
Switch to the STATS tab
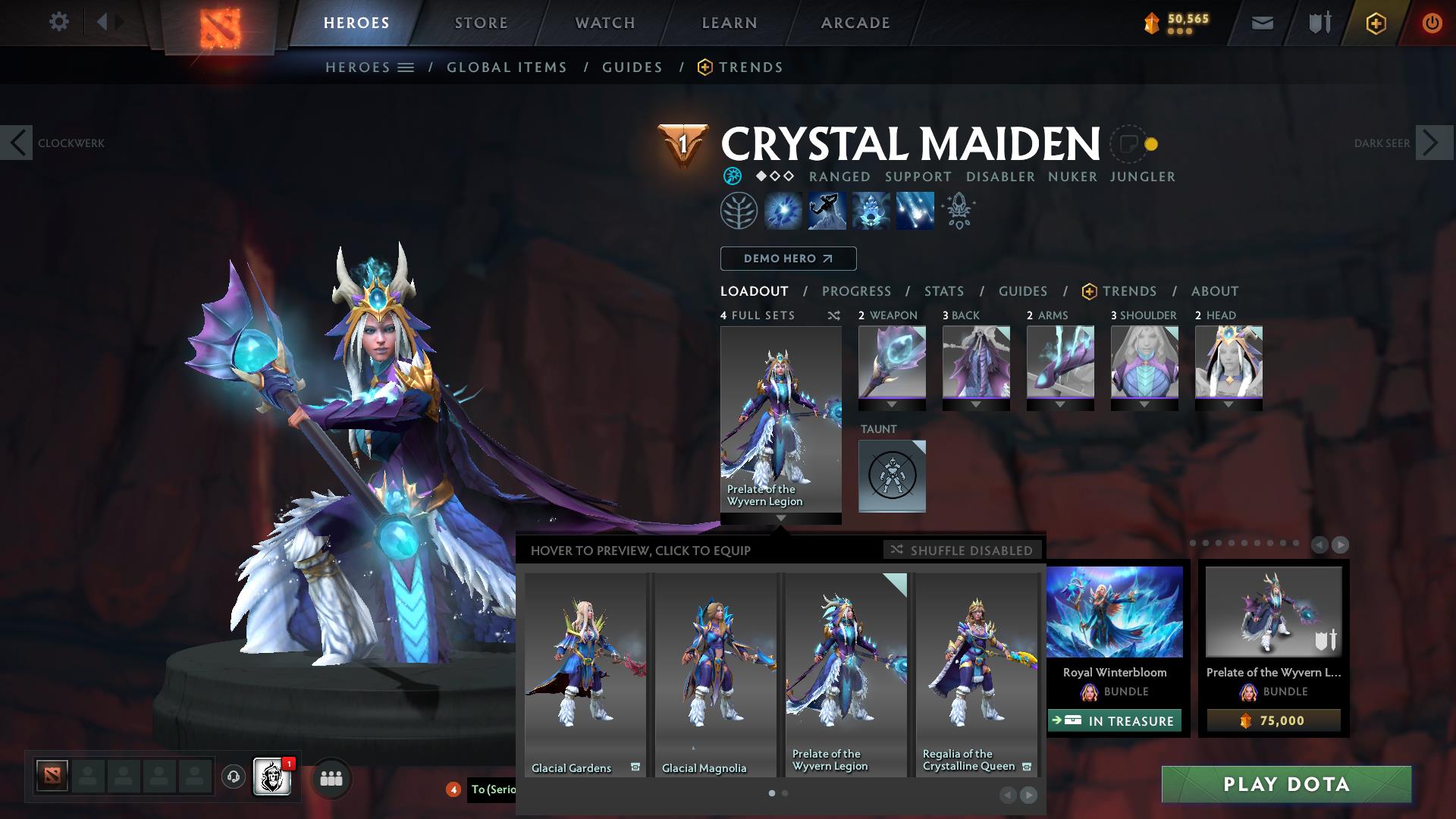943,290
